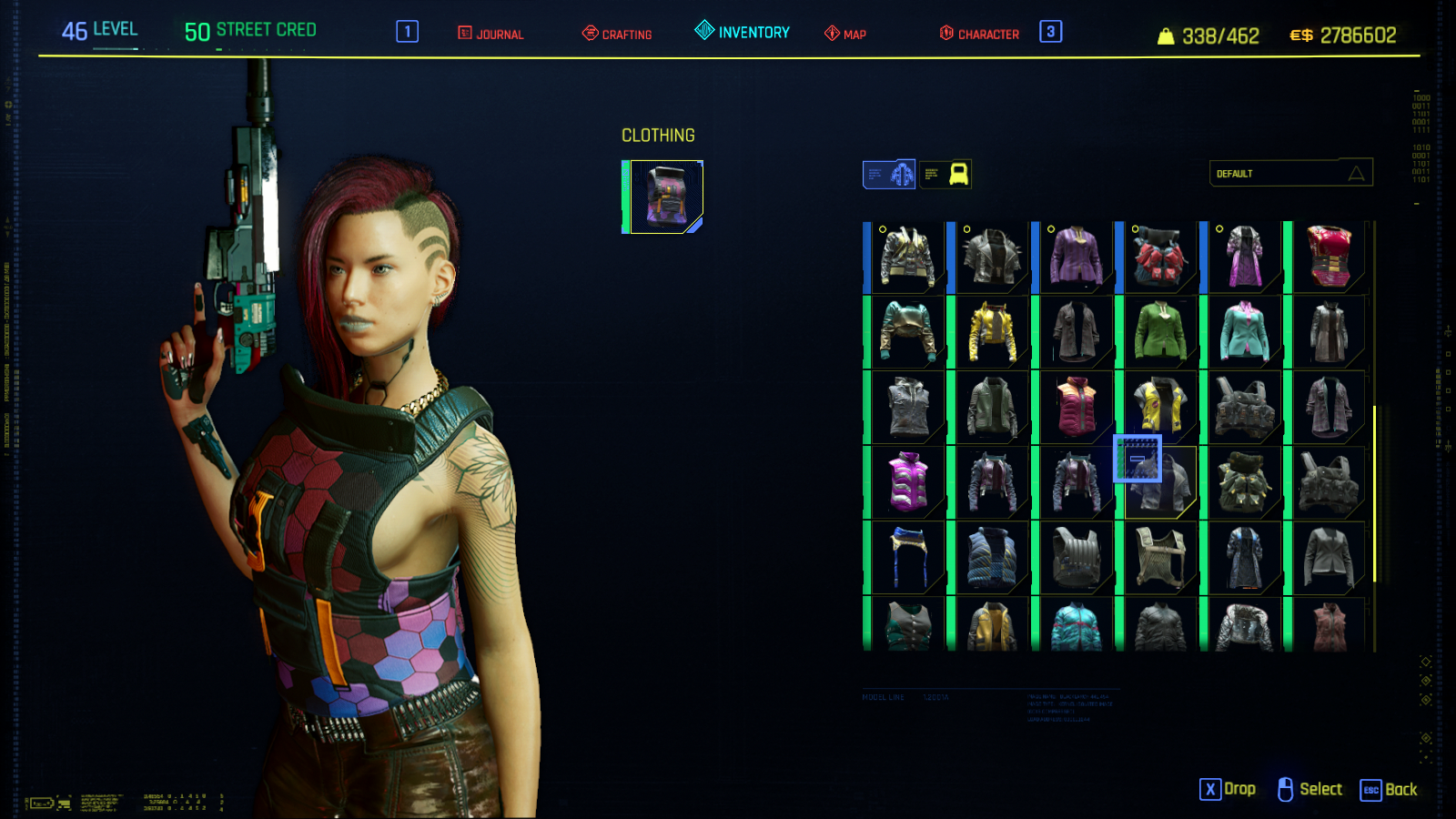
Task: Click the Back button
Action: (1389, 790)
